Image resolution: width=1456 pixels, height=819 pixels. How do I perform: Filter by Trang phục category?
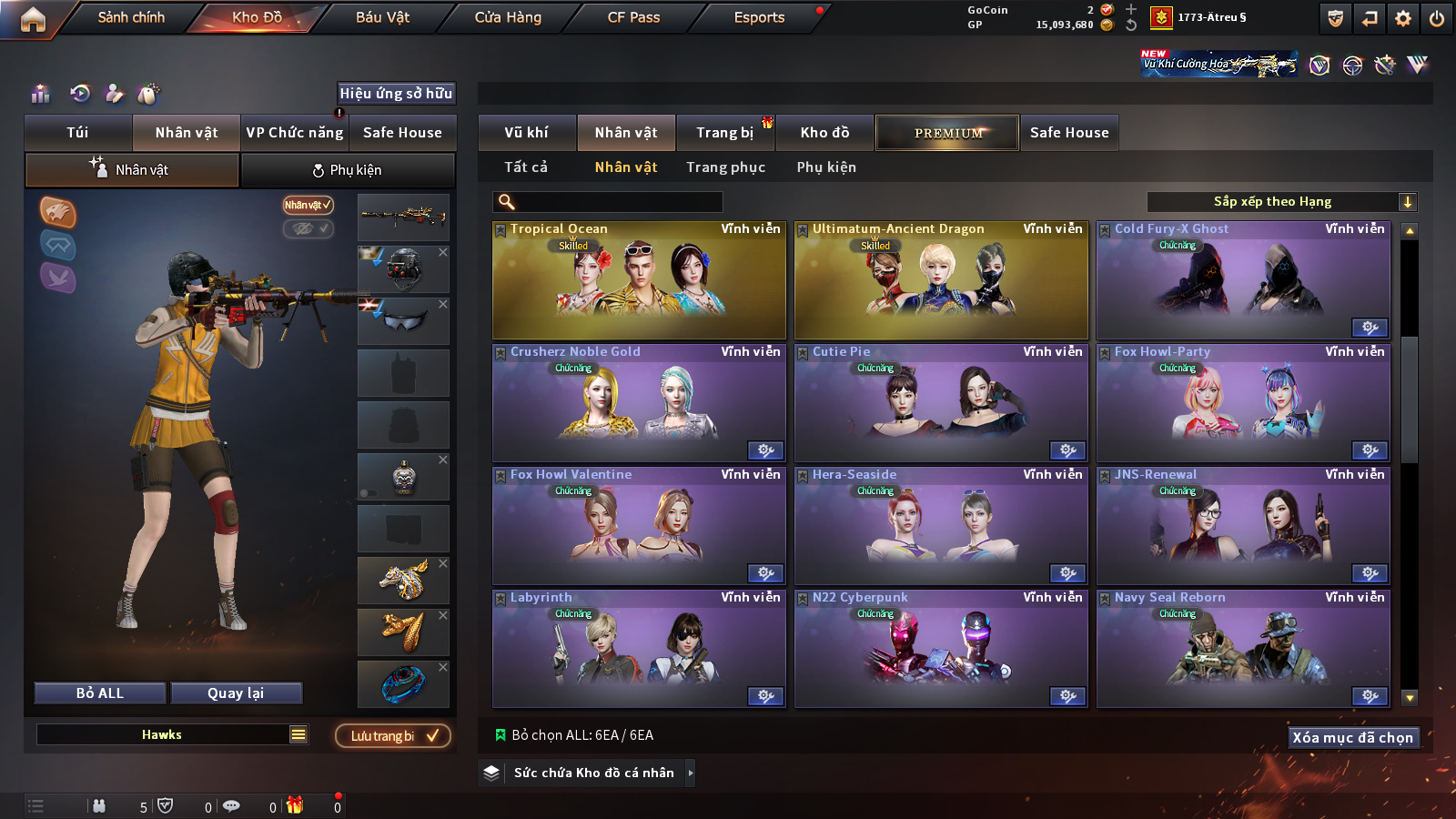coord(725,167)
